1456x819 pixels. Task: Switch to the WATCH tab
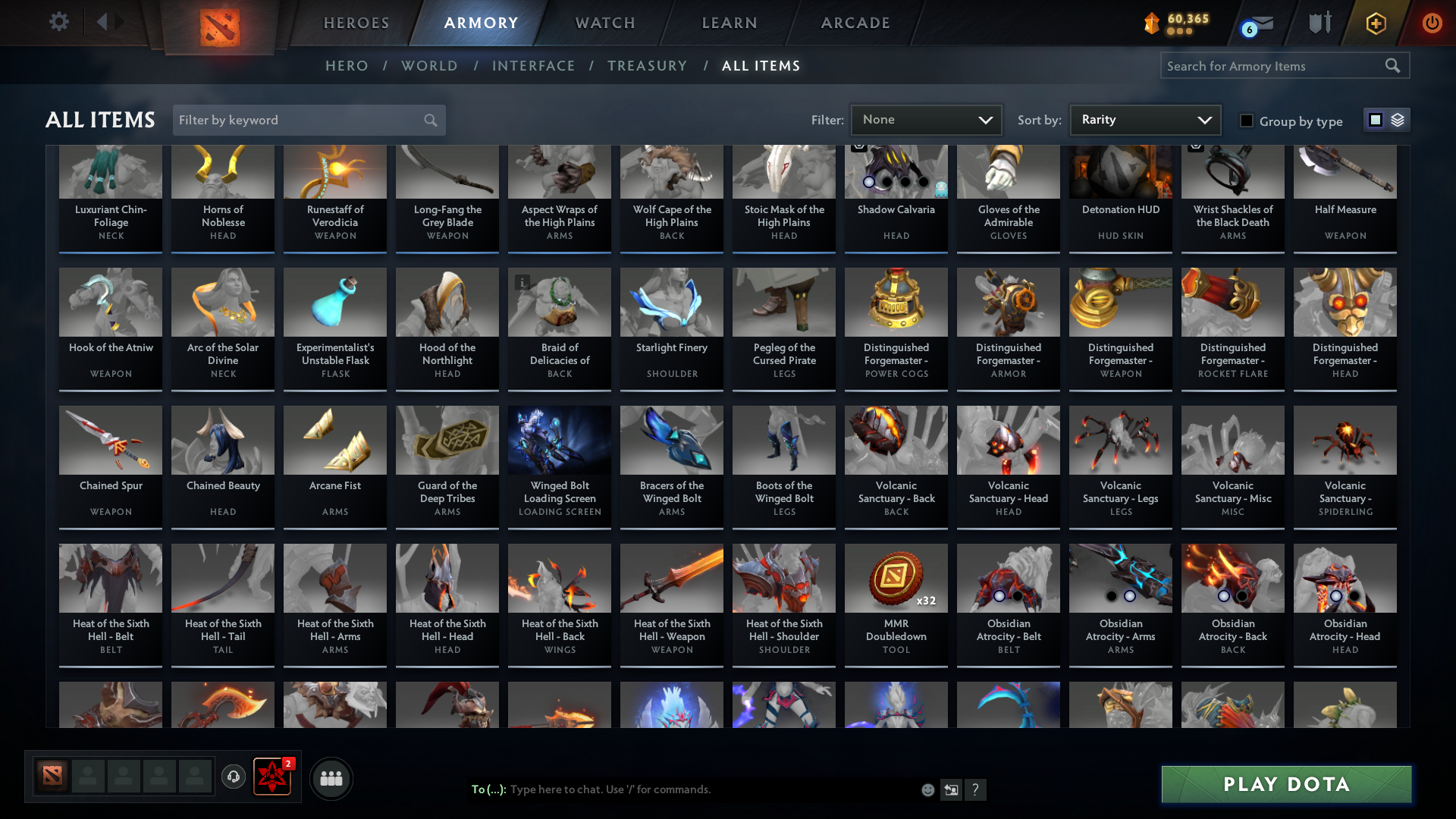(604, 23)
